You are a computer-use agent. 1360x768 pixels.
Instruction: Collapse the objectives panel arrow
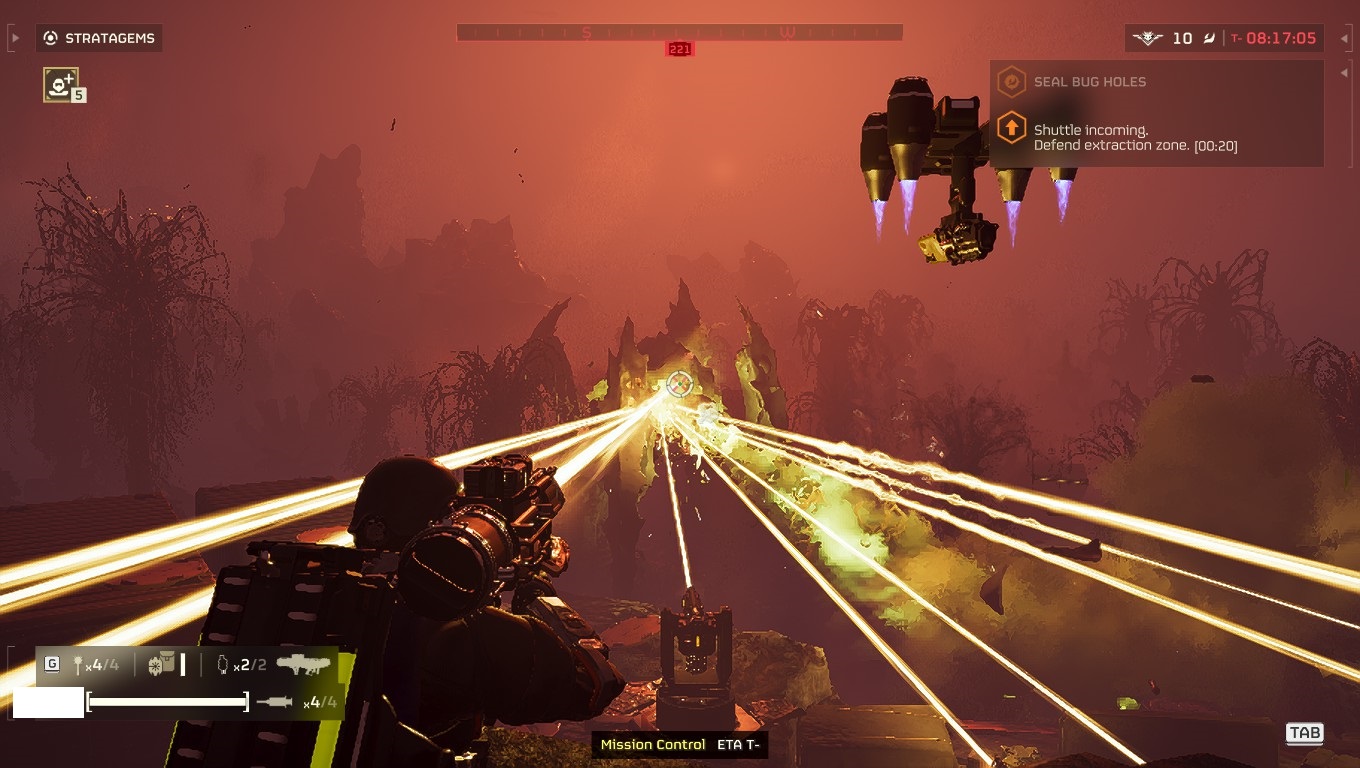(x=1343, y=71)
